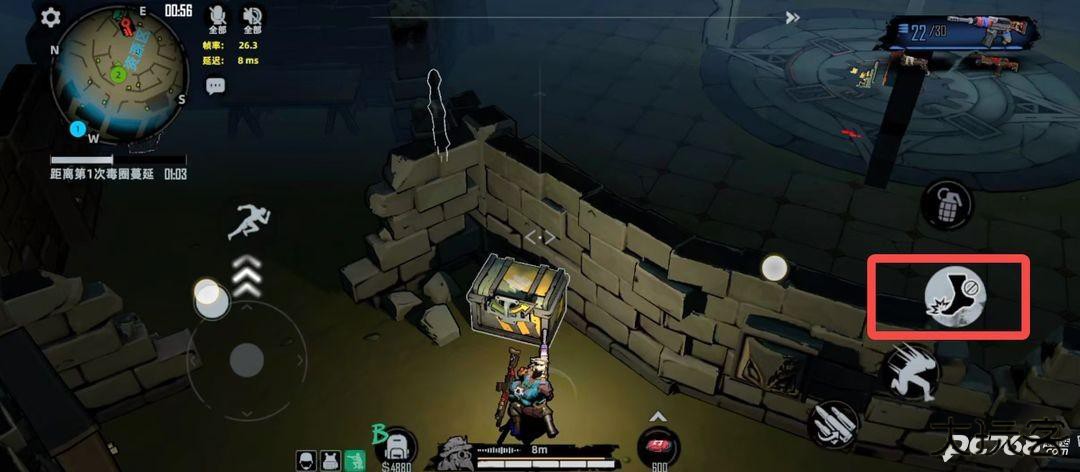Tap the bullets fire button
This screenshot has height=472, width=1080.
coord(832,424)
